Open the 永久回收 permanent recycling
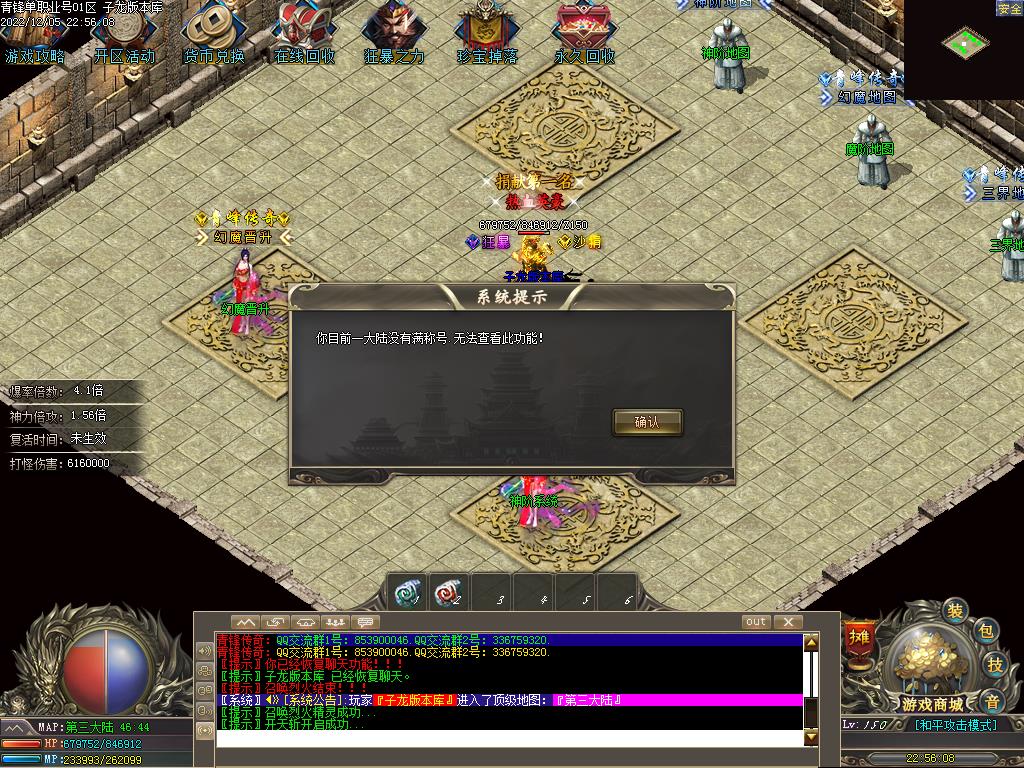Image resolution: width=1024 pixels, height=768 pixels. pos(585,34)
